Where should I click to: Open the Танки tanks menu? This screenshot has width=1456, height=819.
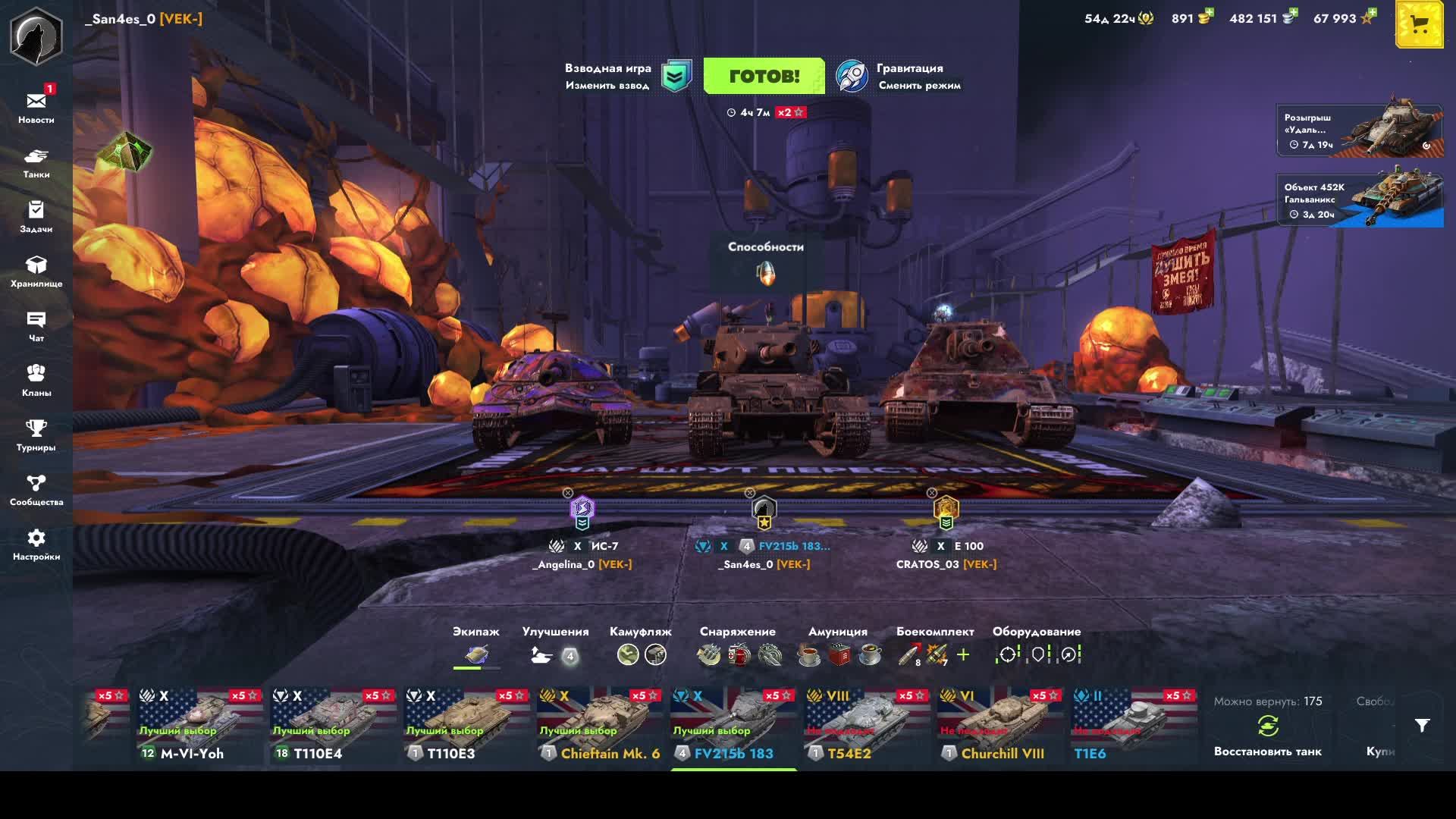[x=36, y=162]
